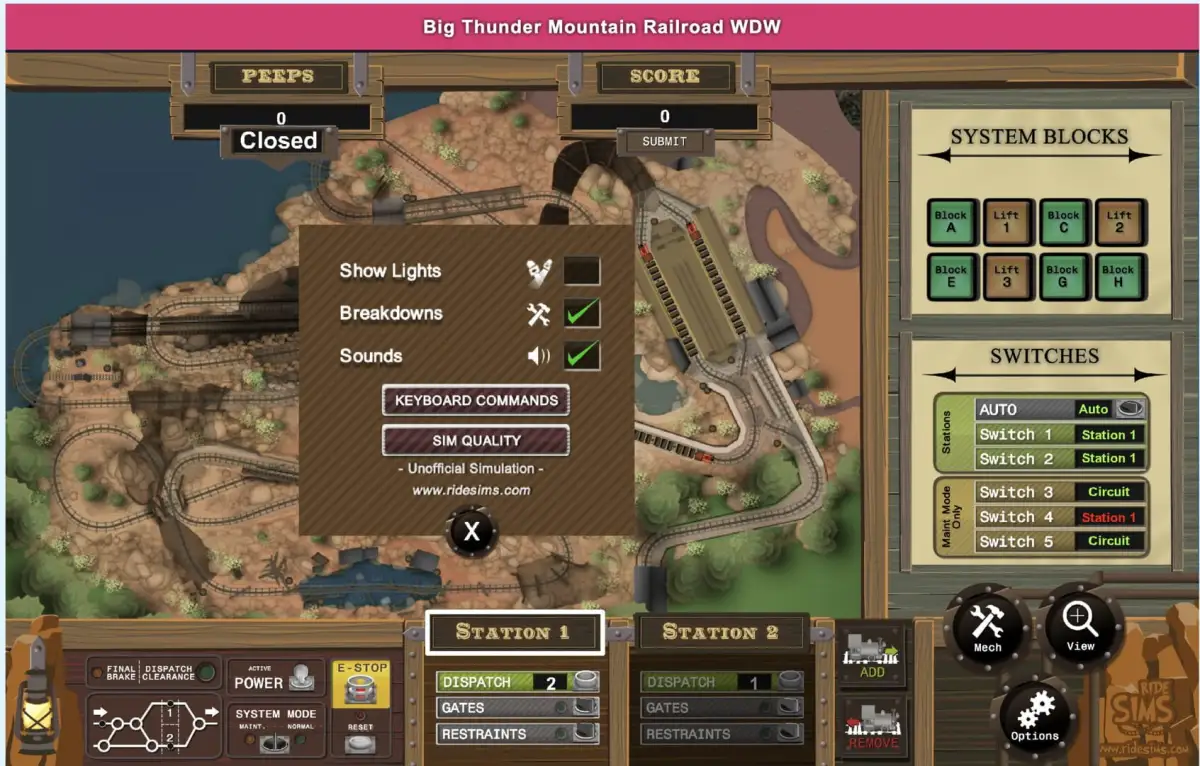The width and height of the screenshot is (1200, 766).
Task: Close the options panel with X
Action: 471,533
